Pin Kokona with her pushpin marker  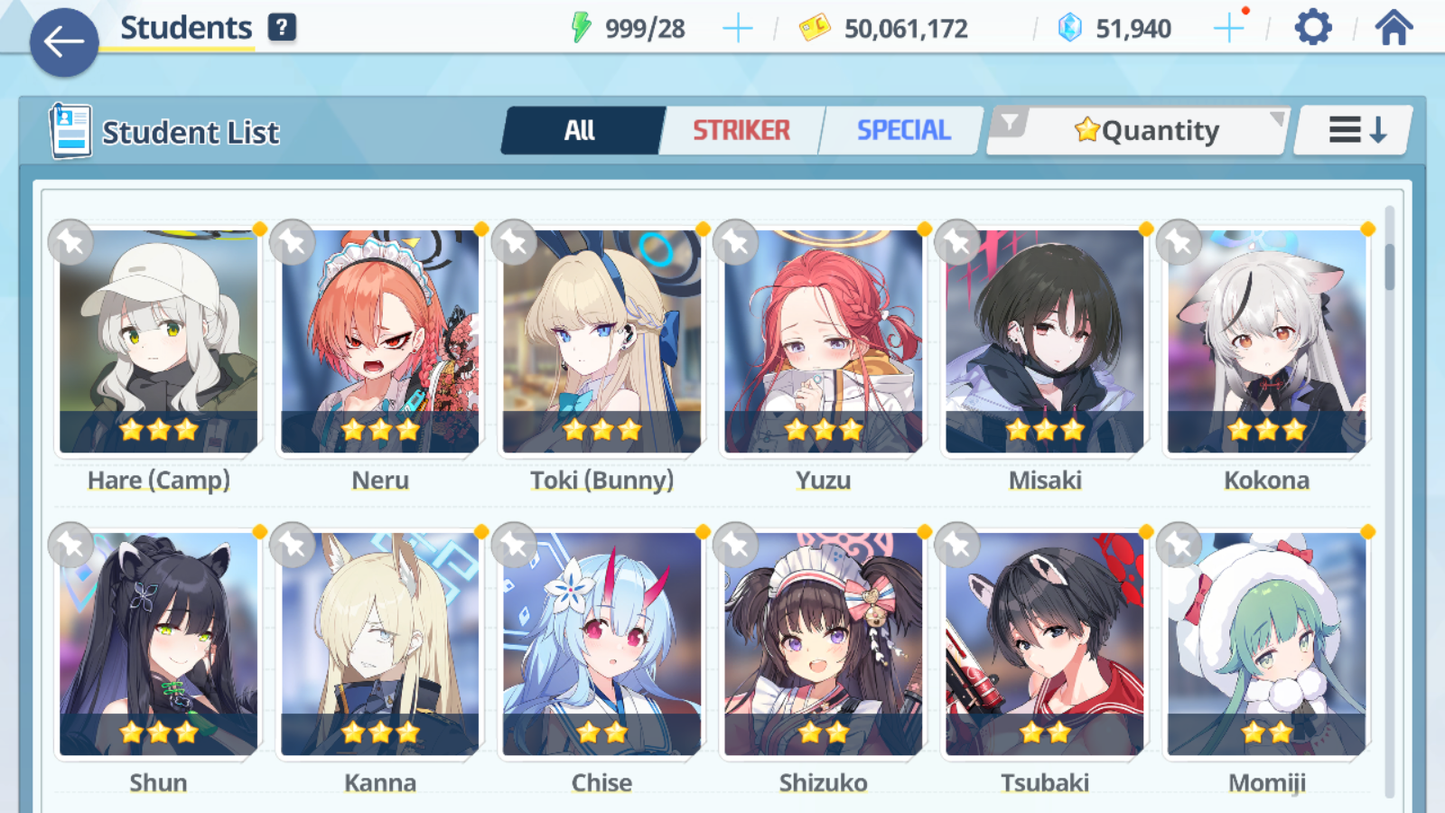[1179, 242]
